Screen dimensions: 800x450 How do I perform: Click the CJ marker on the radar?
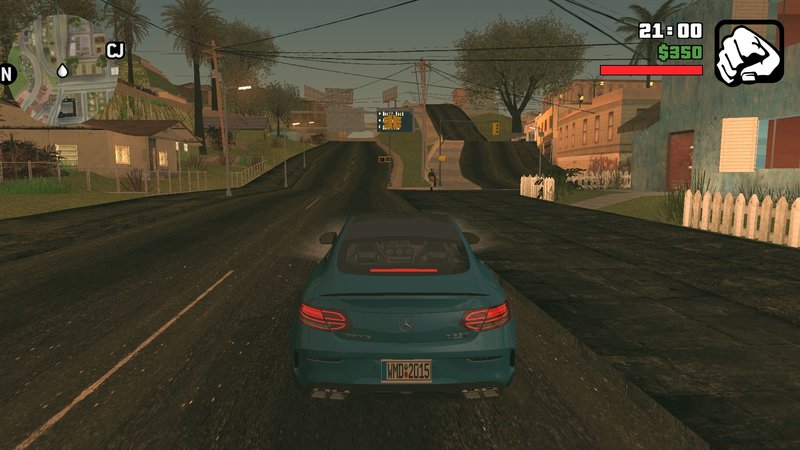tap(114, 49)
